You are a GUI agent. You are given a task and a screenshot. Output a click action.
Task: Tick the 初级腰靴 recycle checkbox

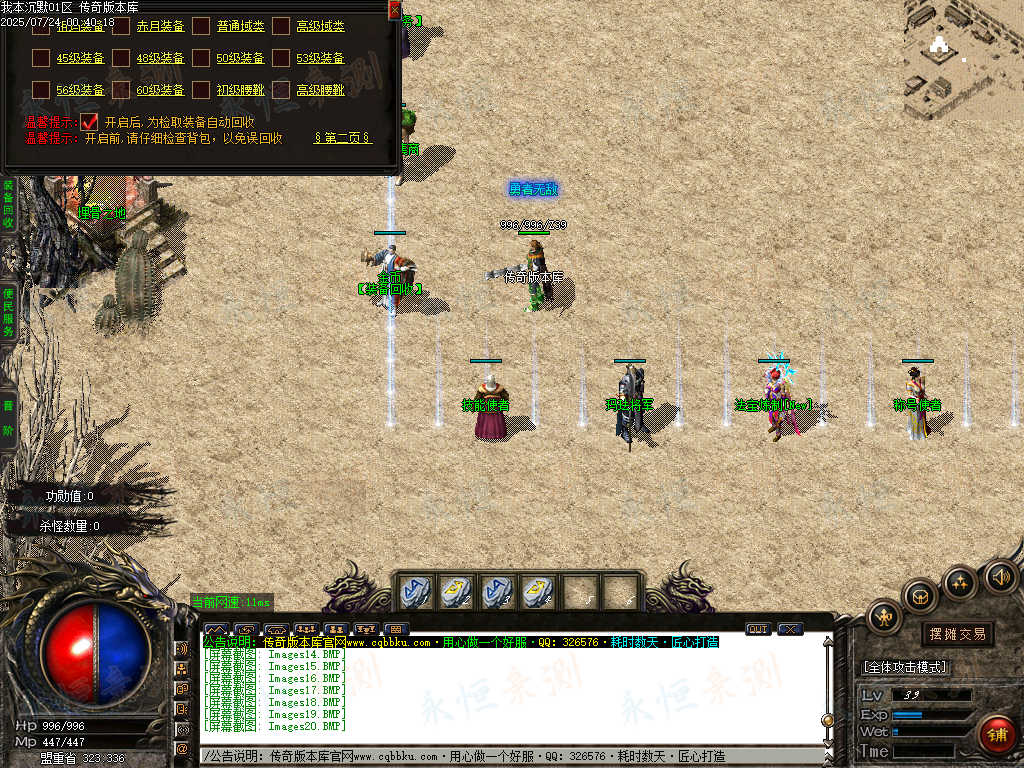click(x=201, y=90)
